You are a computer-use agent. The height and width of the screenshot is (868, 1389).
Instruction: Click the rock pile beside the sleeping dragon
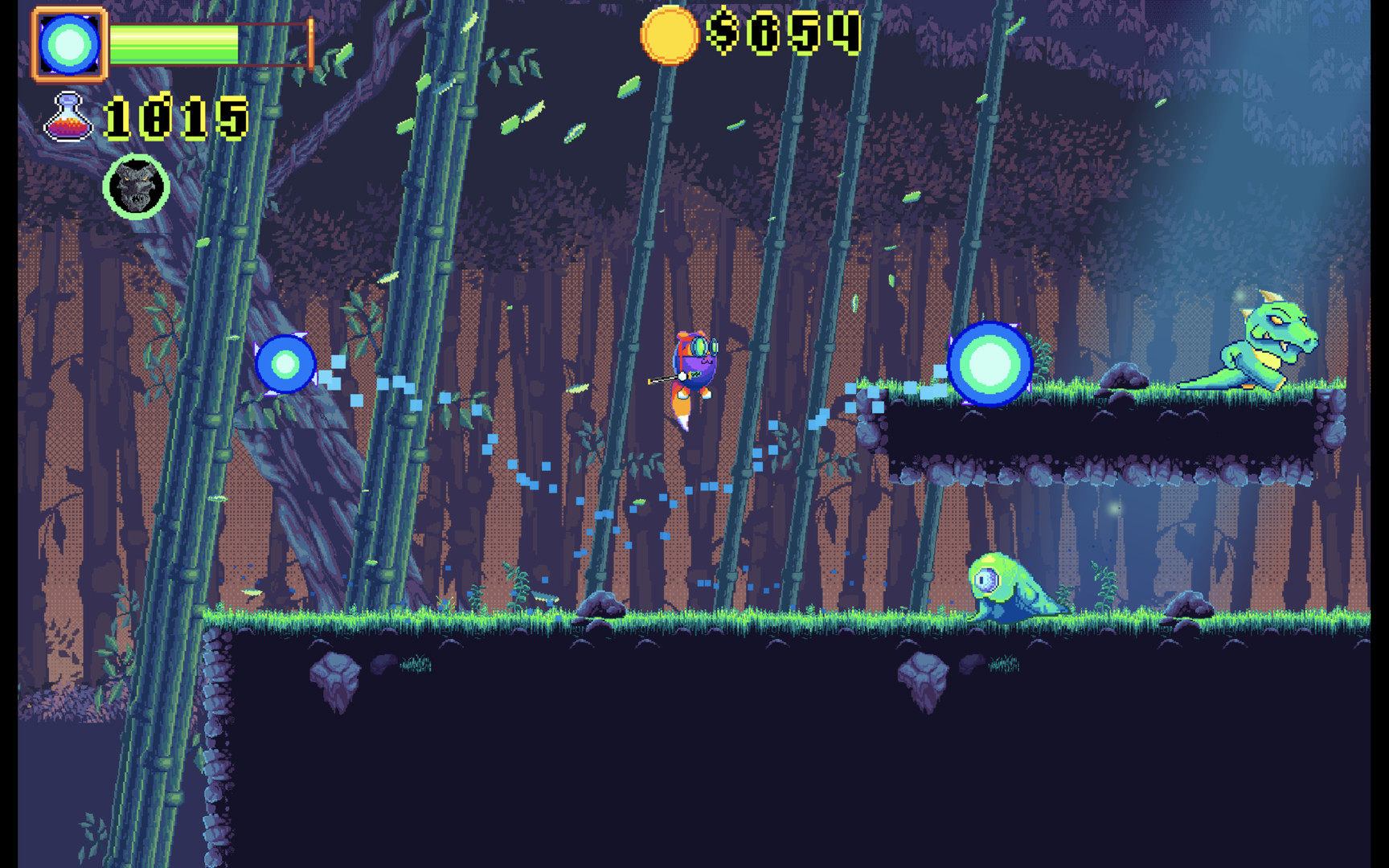tap(1124, 376)
